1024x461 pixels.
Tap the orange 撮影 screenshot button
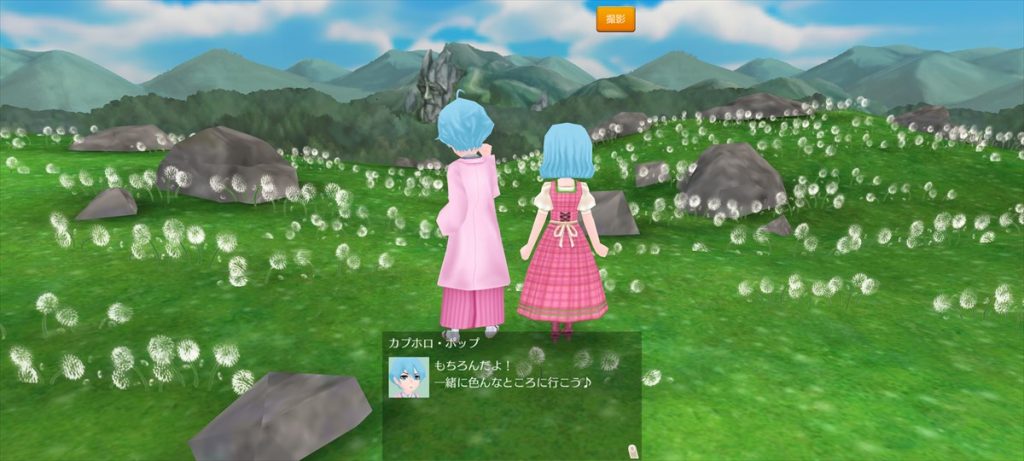(615, 19)
